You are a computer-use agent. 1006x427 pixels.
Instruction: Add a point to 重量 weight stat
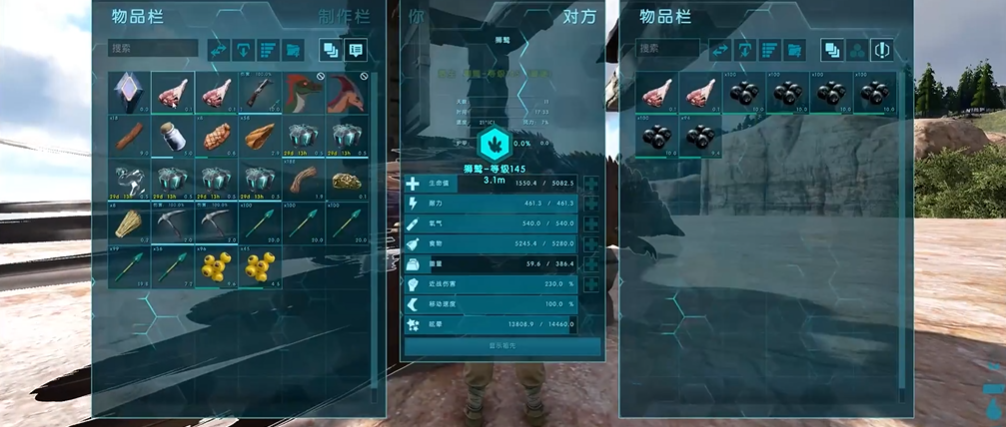pos(592,264)
